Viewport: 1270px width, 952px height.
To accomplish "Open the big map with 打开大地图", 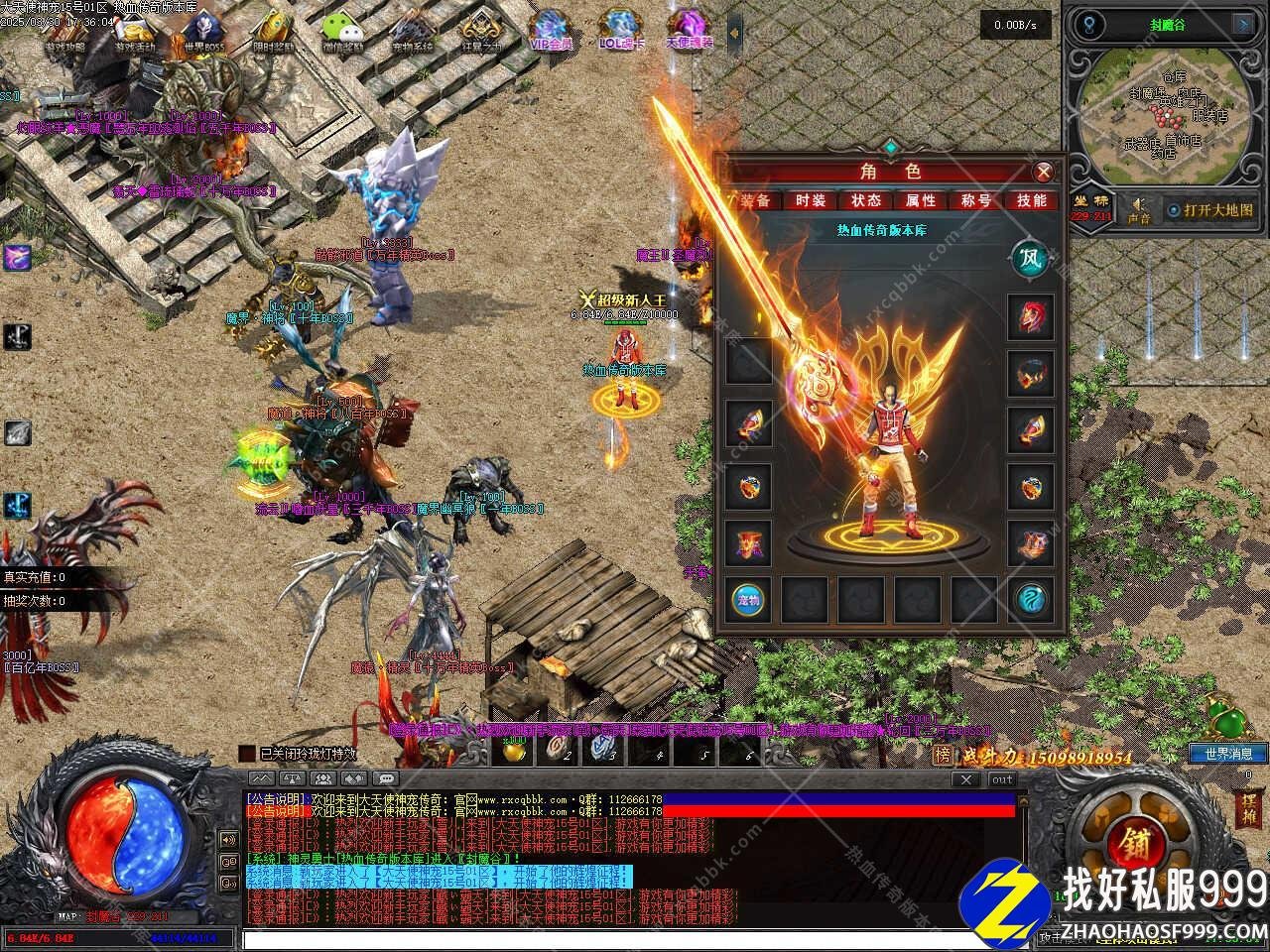I will point(1209,210).
